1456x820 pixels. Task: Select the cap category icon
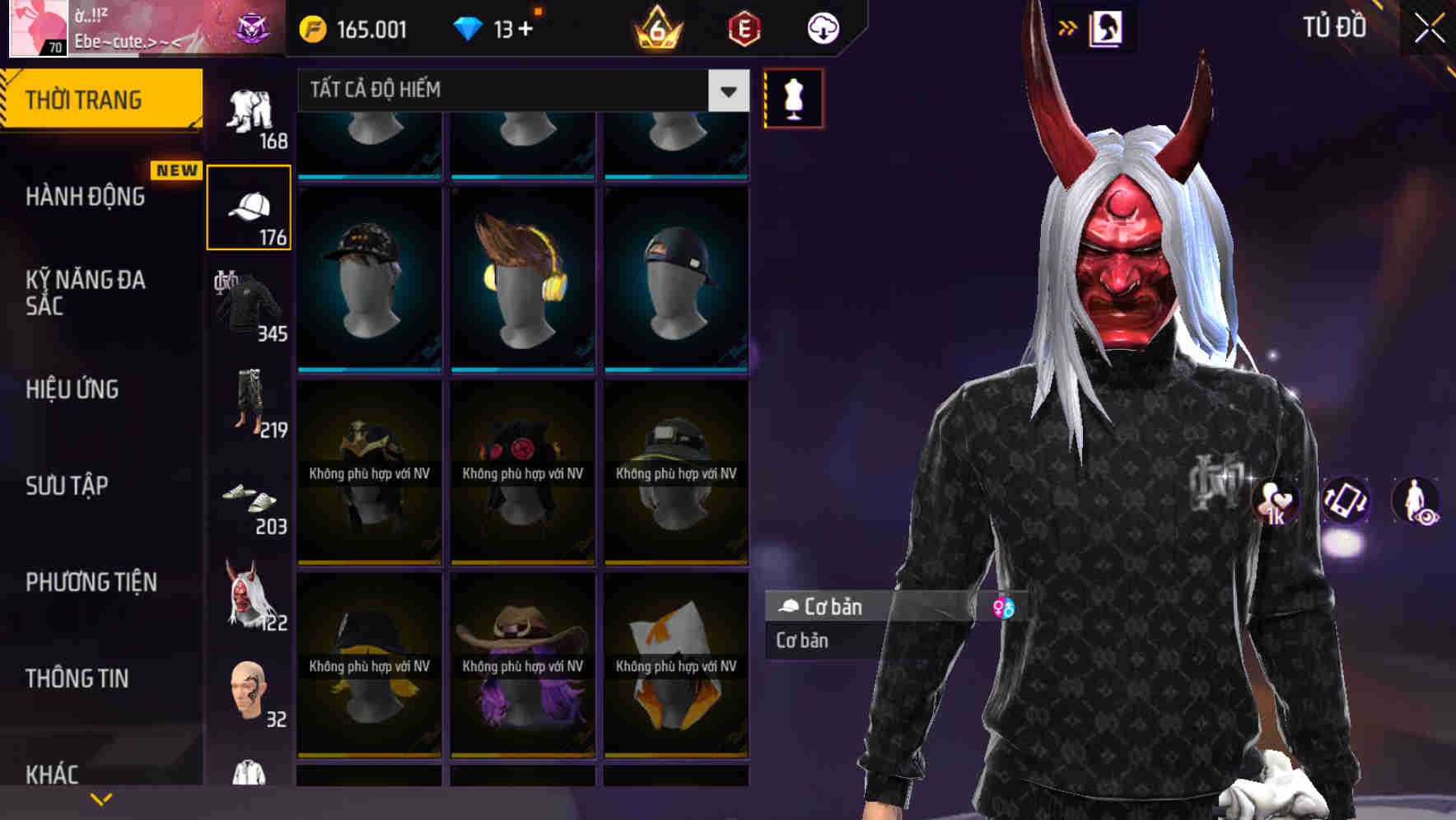point(248,206)
